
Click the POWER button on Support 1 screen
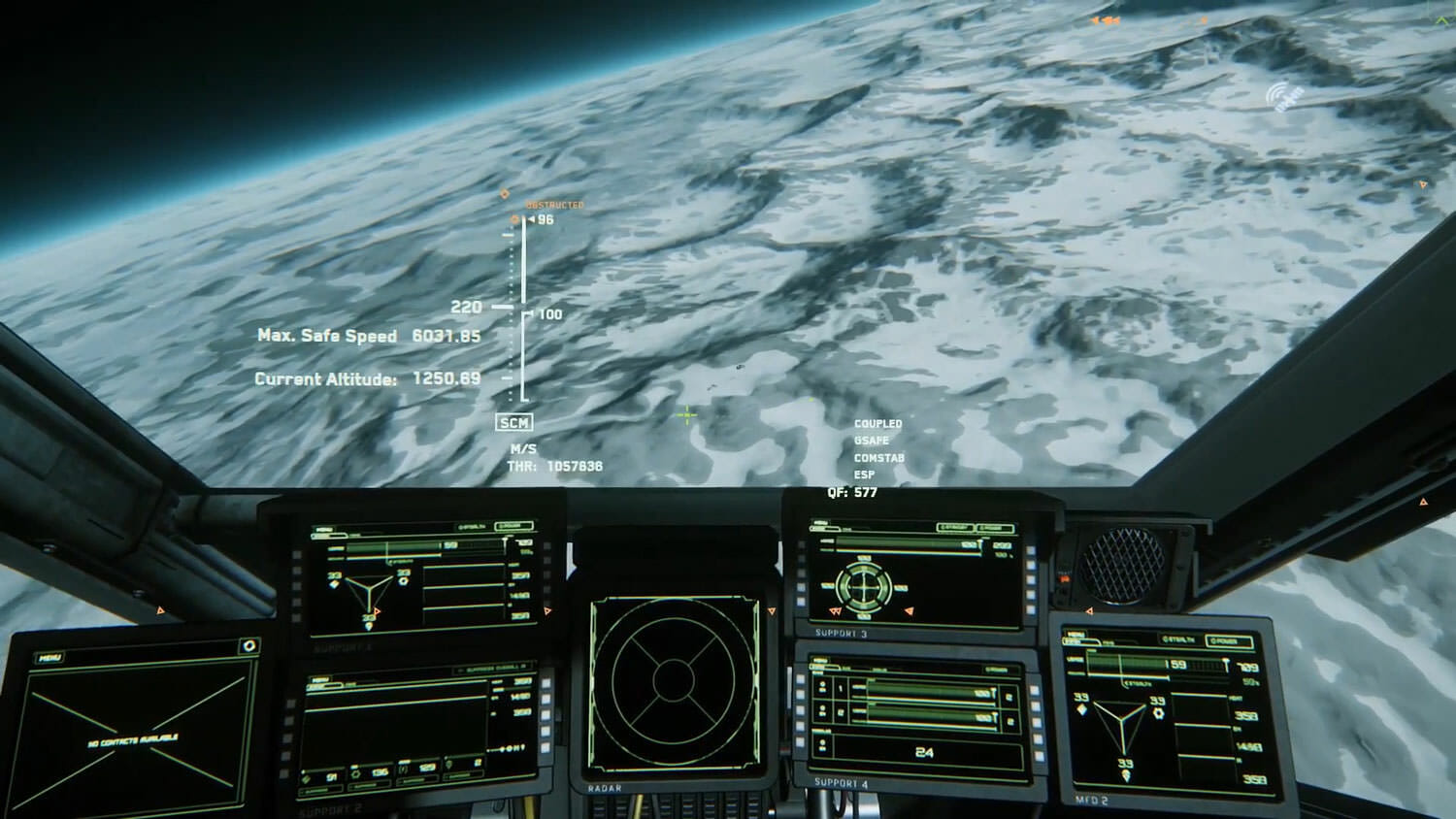coord(513,527)
